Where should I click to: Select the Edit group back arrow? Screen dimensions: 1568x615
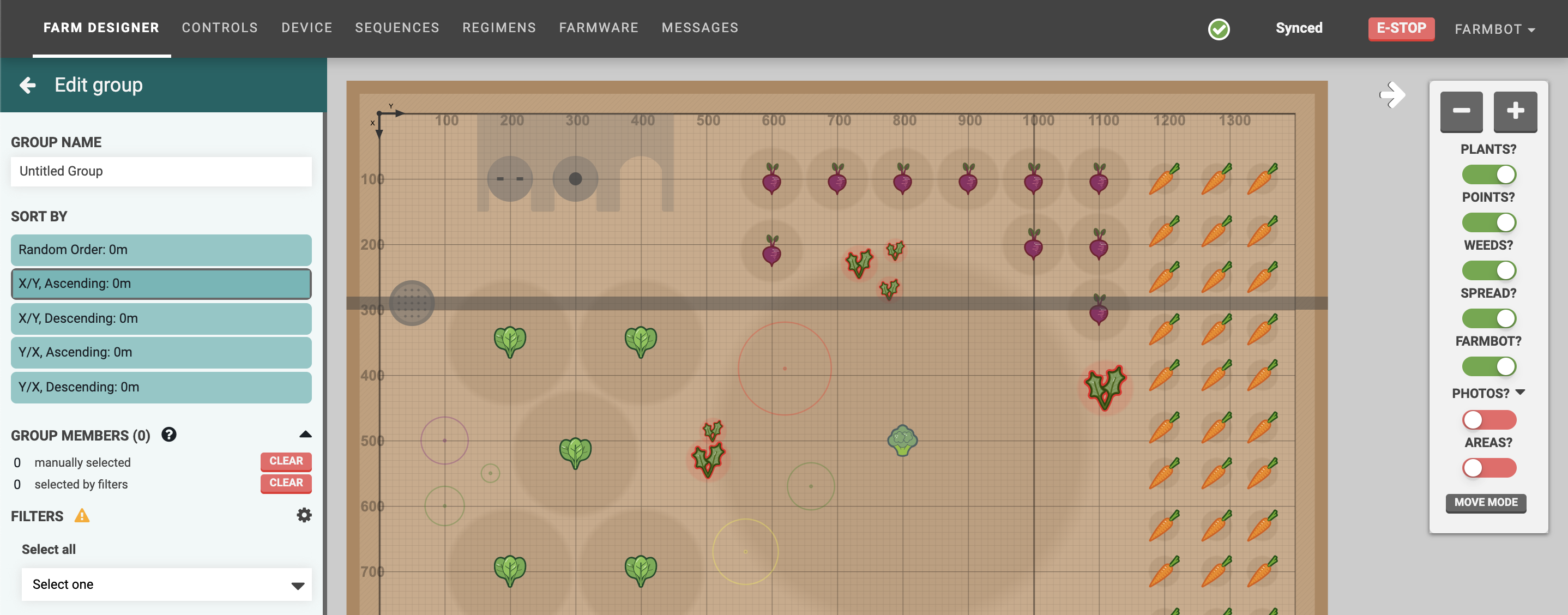(x=27, y=85)
